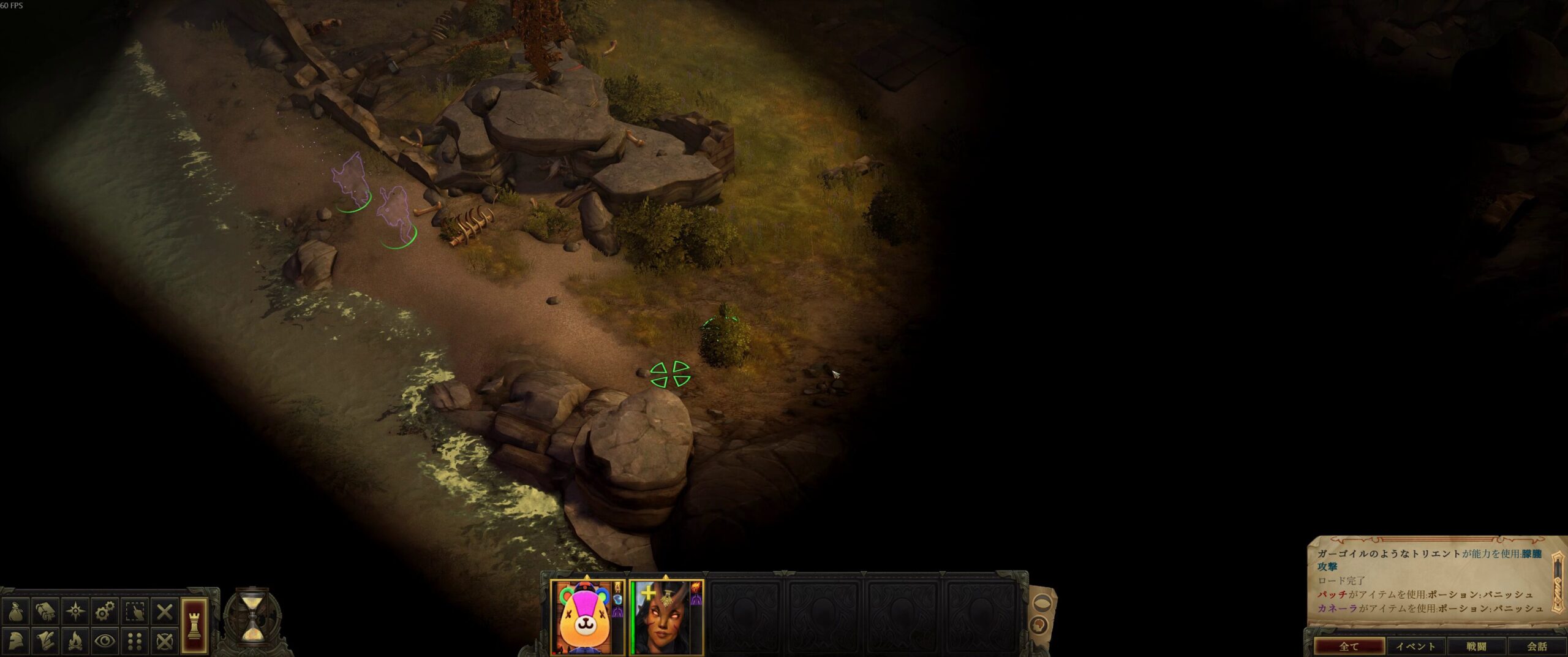
Task: Switch to the 会話 log tab
Action: pyautogui.click(x=1537, y=647)
